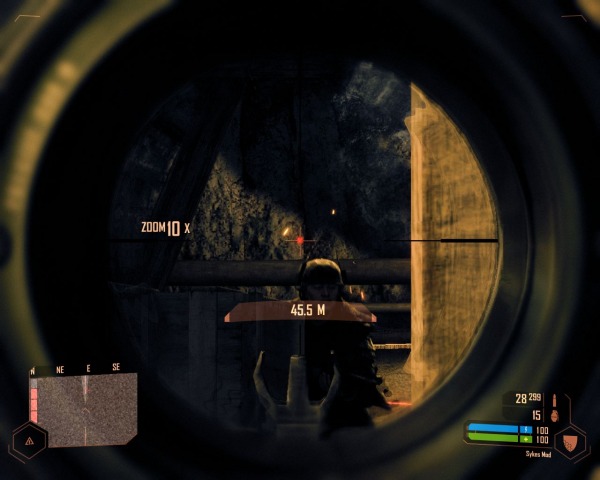Select the warning triangle threat hexagon
The width and height of the screenshot is (600, 480).
[29, 440]
